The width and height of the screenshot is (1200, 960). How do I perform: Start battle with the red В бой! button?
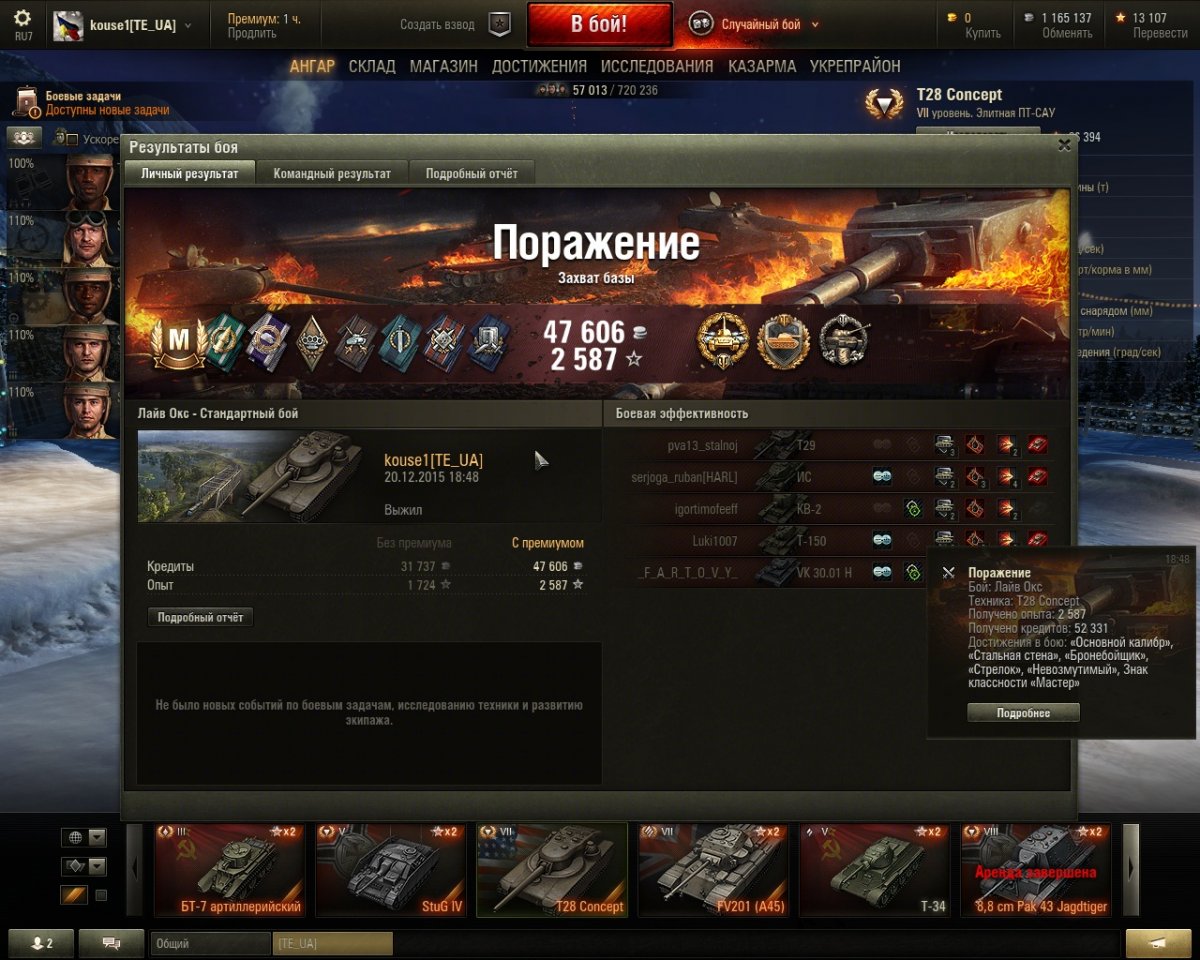[599, 25]
